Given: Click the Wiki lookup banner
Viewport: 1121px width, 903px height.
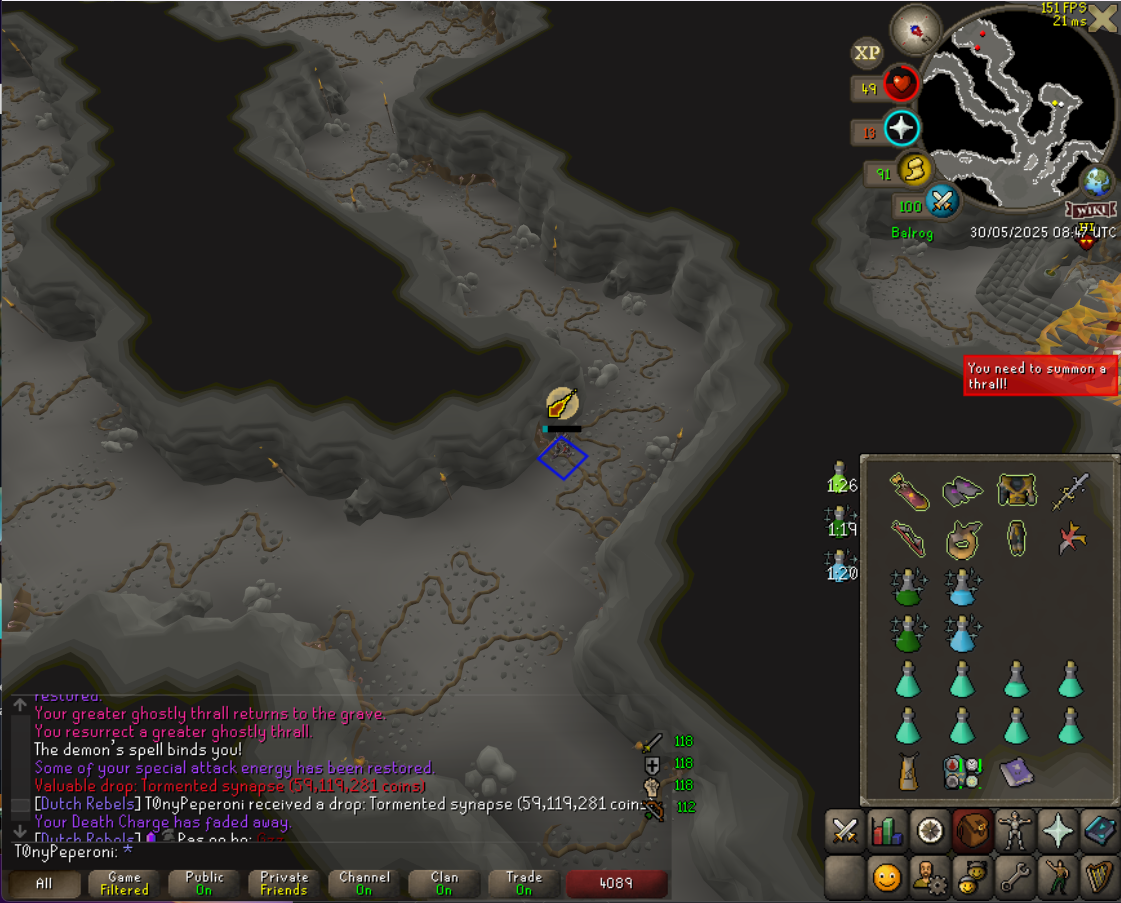Looking at the screenshot, I should (1090, 210).
